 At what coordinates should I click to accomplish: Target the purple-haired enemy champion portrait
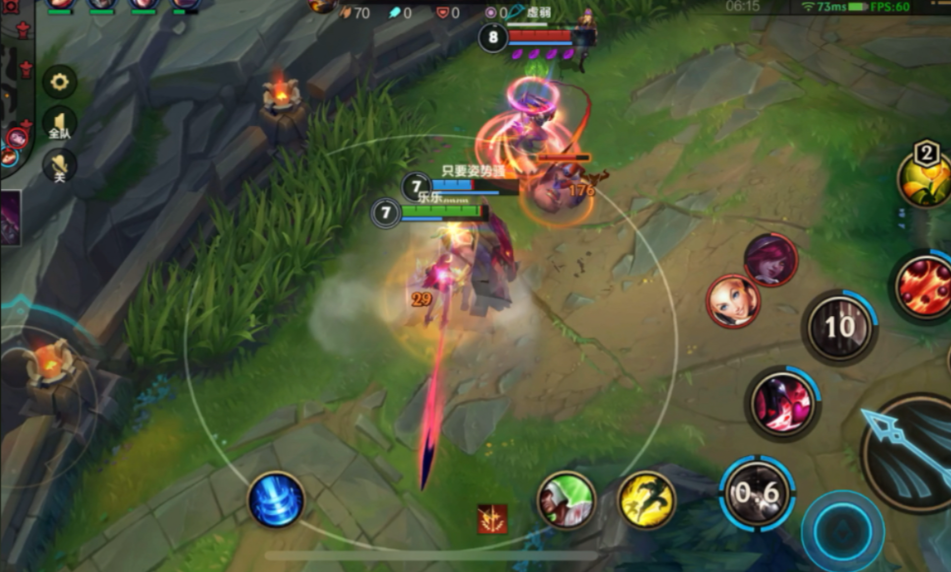(770, 260)
